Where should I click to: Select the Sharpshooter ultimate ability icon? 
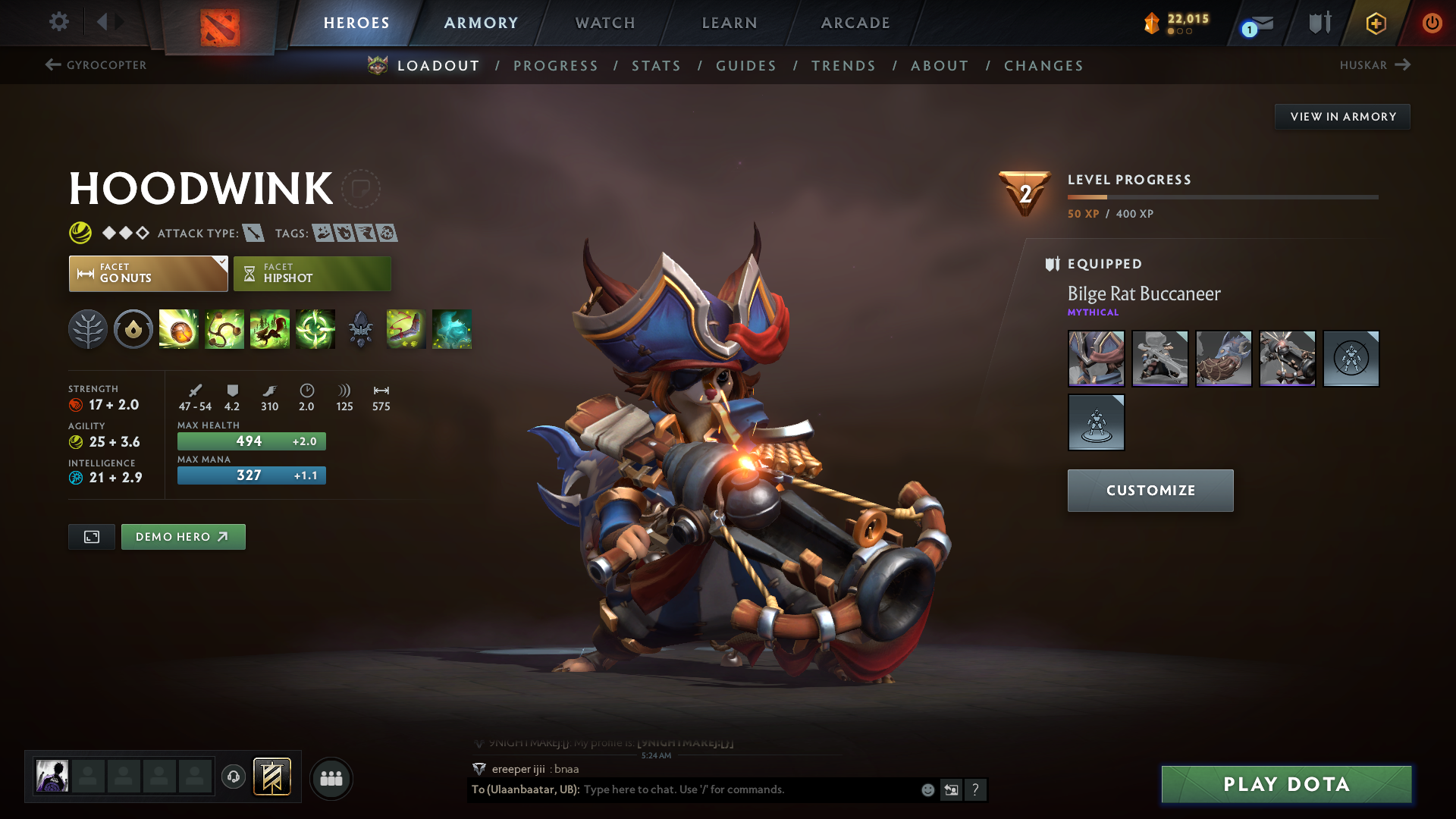315,329
